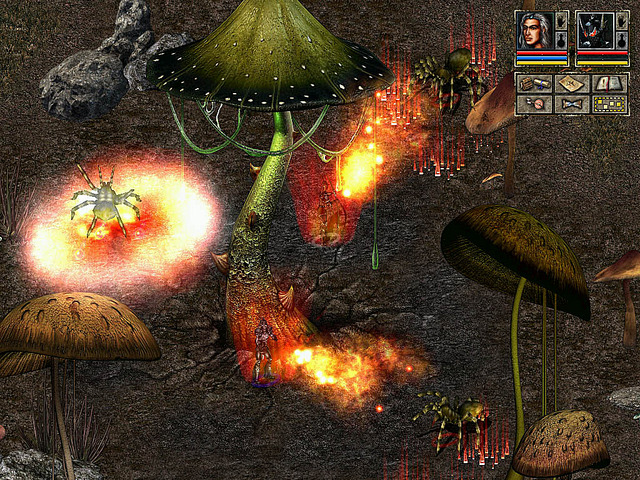Image resolution: width=640 pixels, height=480 pixels.
Task: Click the potion slot beside the armored companion
Action: [x=621, y=41]
